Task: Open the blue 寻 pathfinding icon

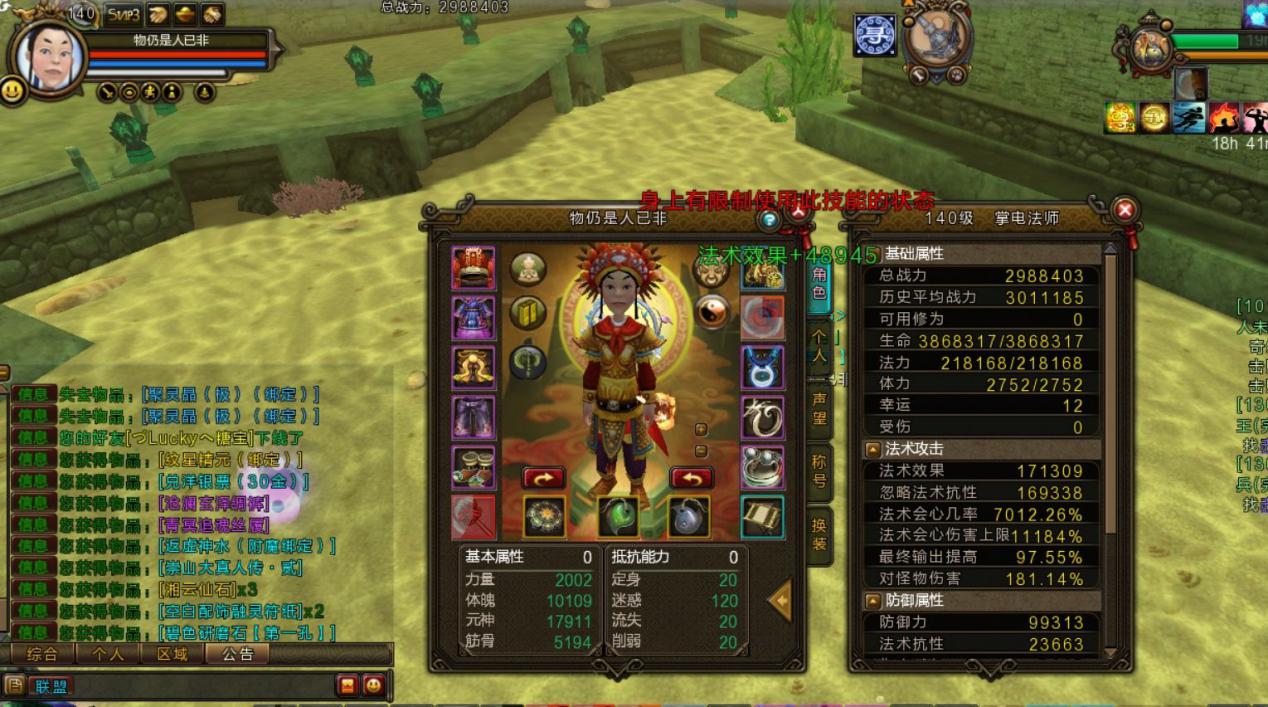Action: click(874, 35)
